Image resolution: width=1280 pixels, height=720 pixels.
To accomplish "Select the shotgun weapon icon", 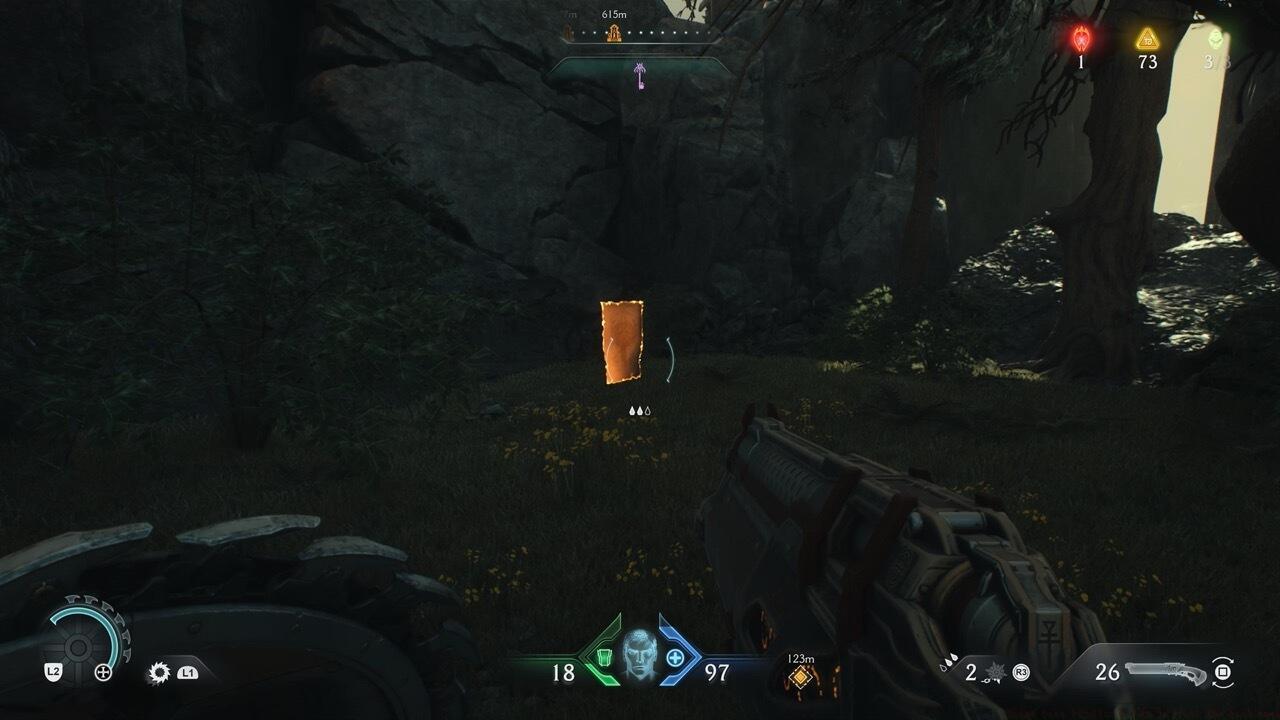I will [1164, 671].
